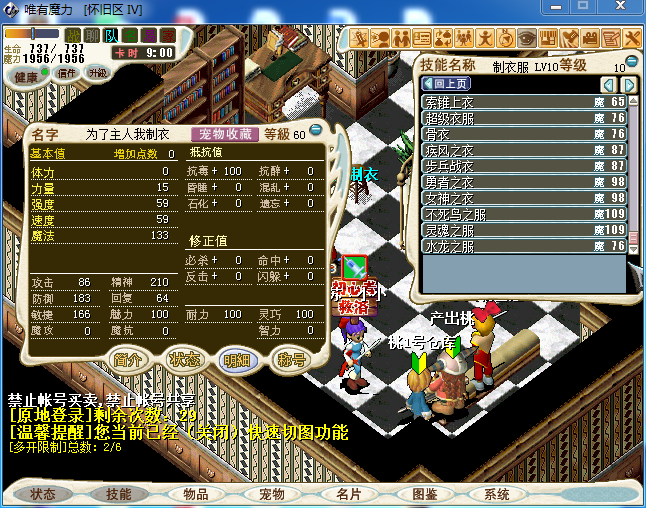
Task: Open the 系统 system menu
Action: 497,494
